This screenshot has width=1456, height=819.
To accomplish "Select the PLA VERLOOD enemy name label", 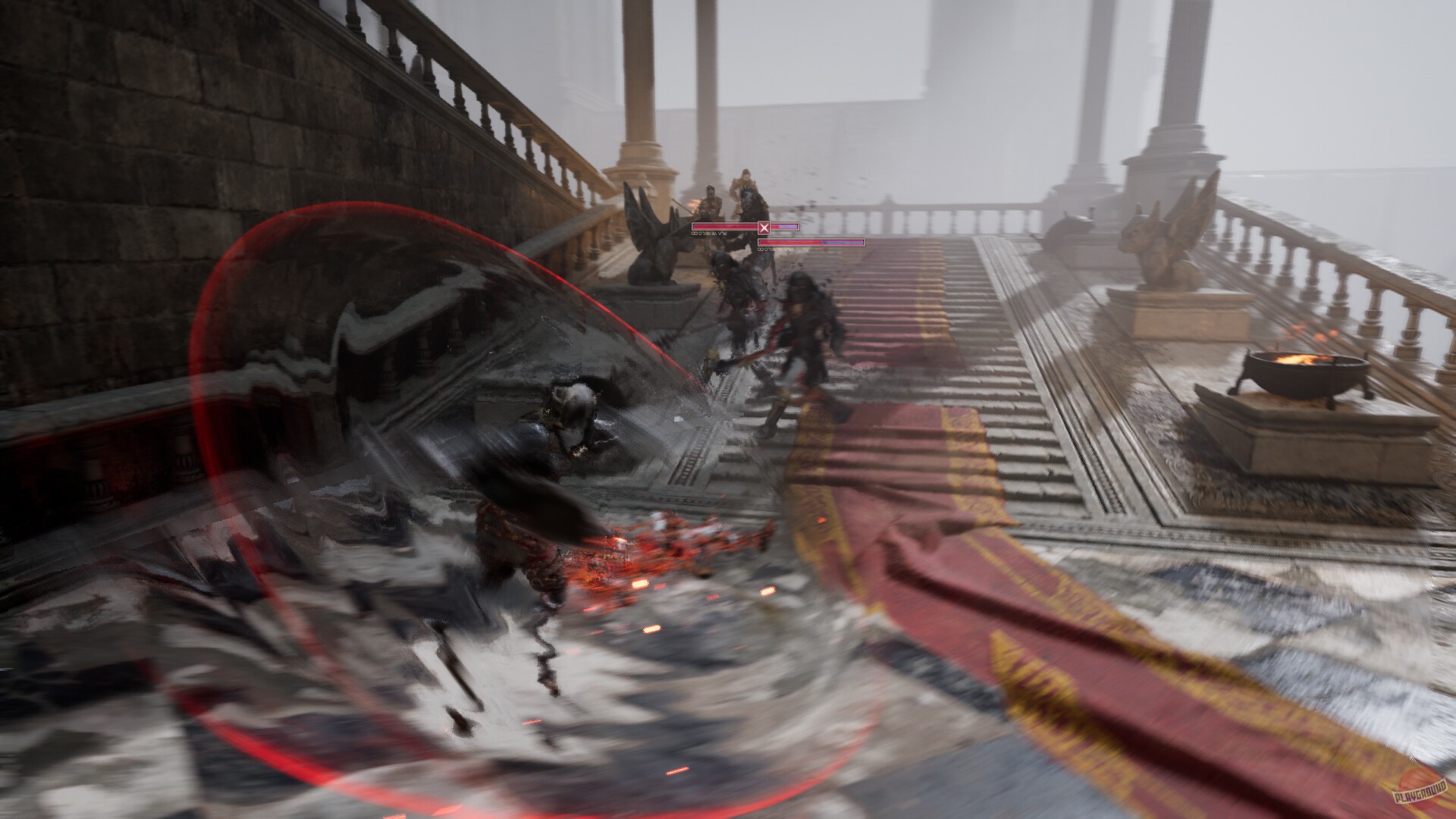I will click(711, 234).
